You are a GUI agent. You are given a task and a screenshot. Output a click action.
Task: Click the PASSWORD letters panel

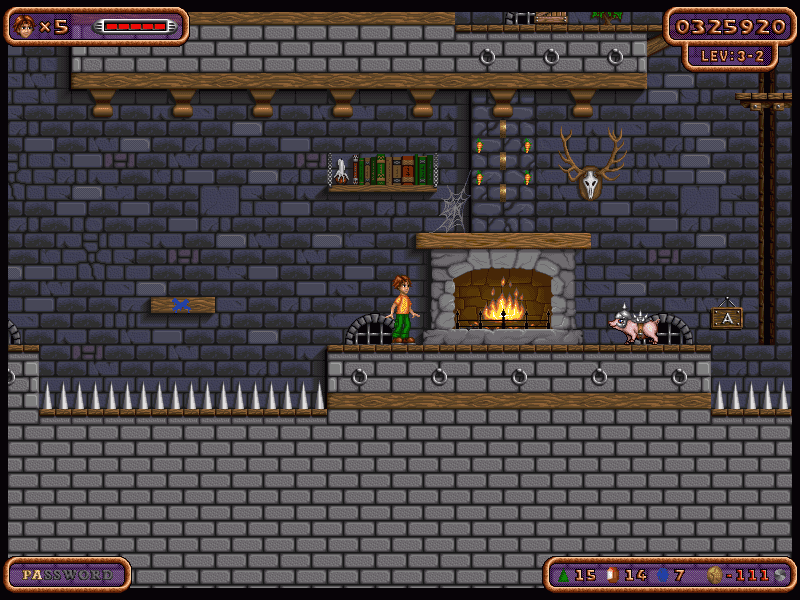coord(68,575)
